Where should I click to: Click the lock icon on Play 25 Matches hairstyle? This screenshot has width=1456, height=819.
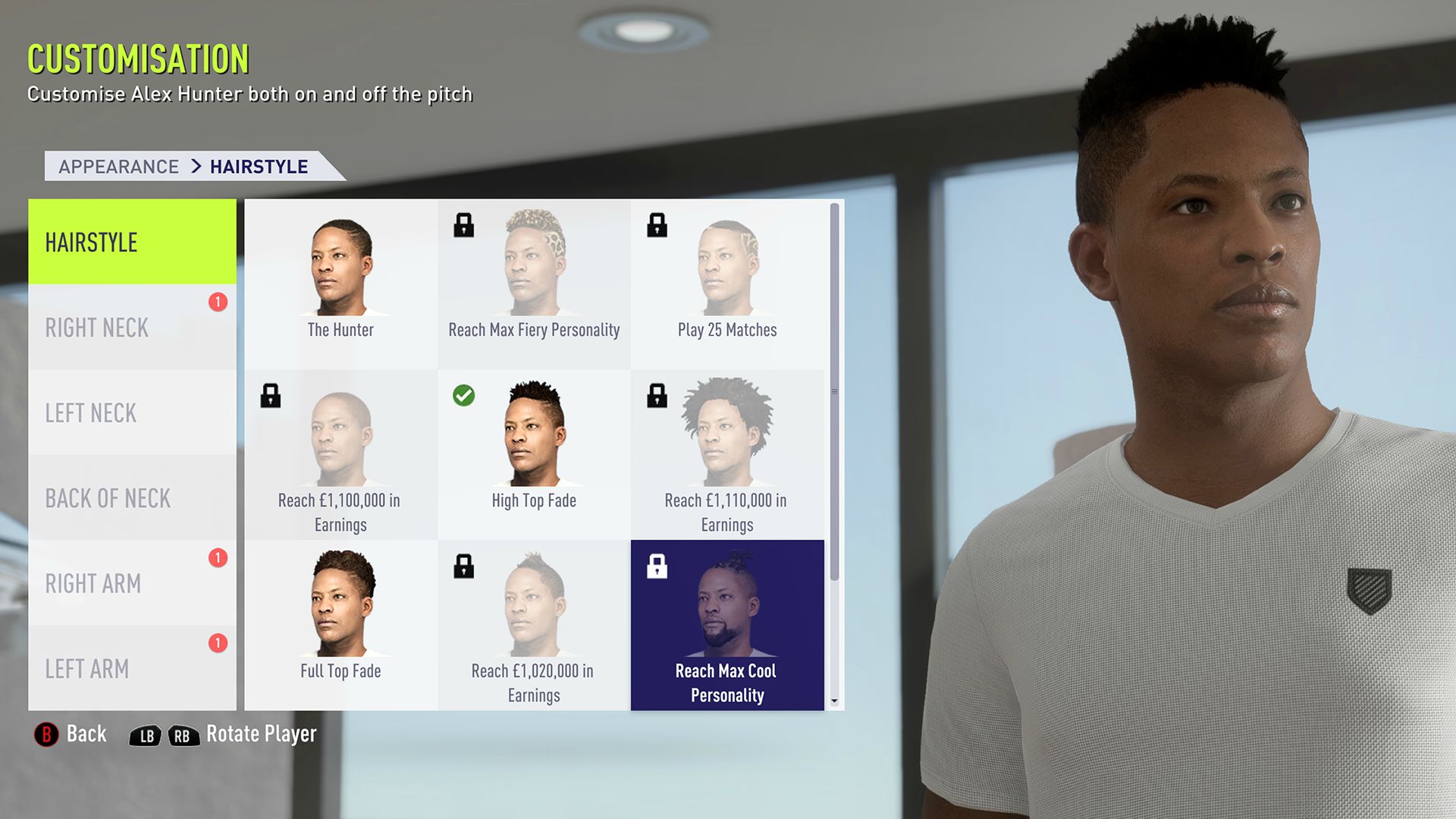point(657,226)
